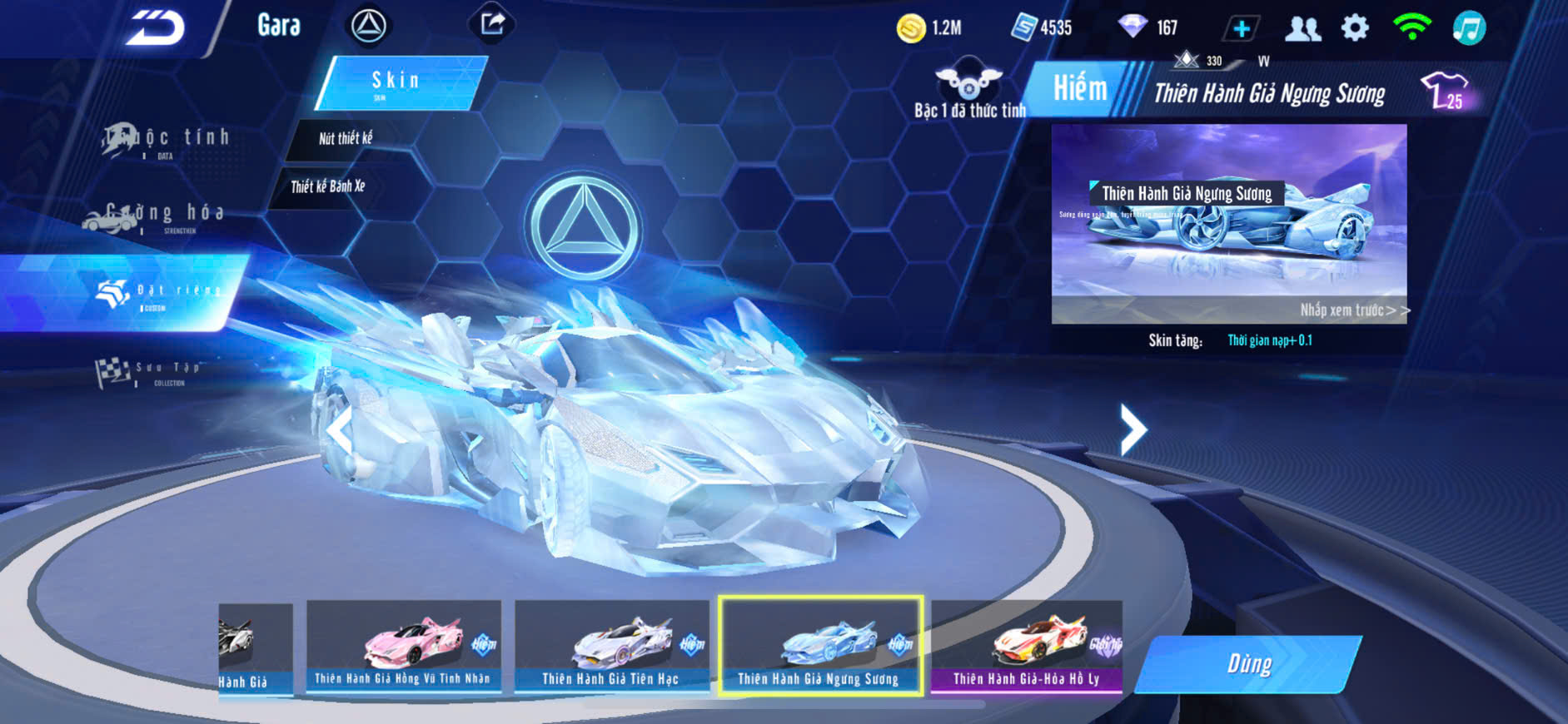This screenshot has width=1568, height=724.
Task: Choose the Tiên Hạc skin thumbnail
Action: [612, 647]
